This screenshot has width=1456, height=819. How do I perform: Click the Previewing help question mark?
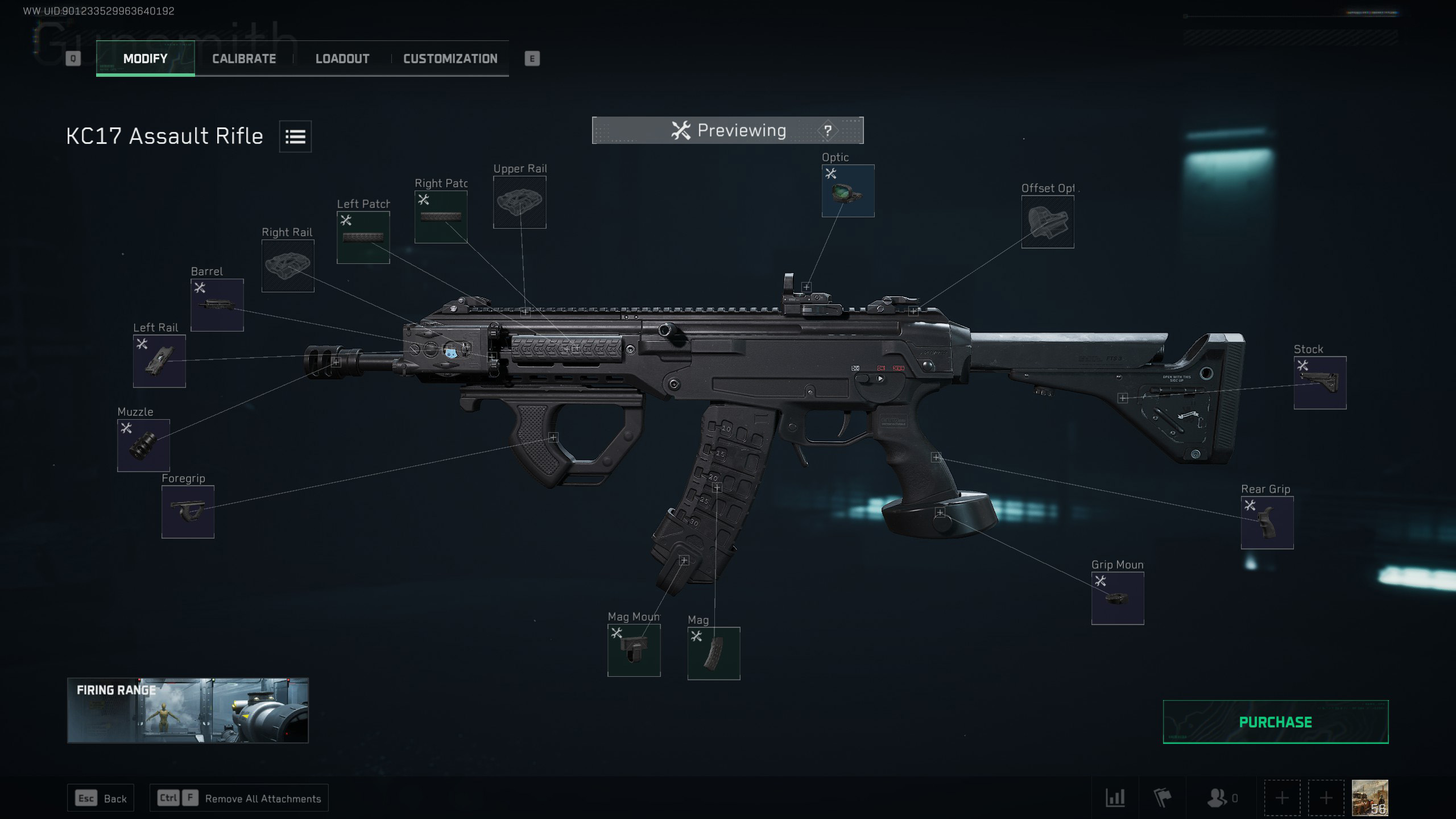click(x=828, y=131)
